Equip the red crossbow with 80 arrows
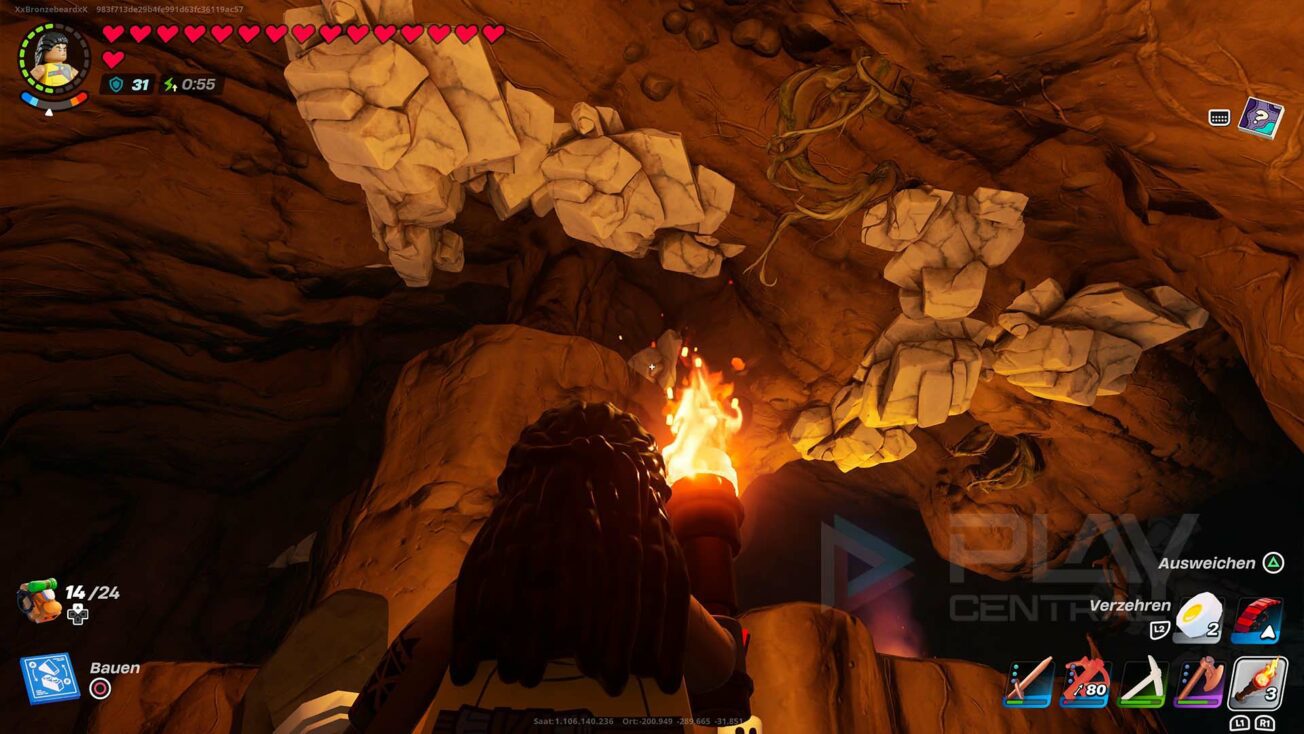1304x734 pixels. 1086,683
